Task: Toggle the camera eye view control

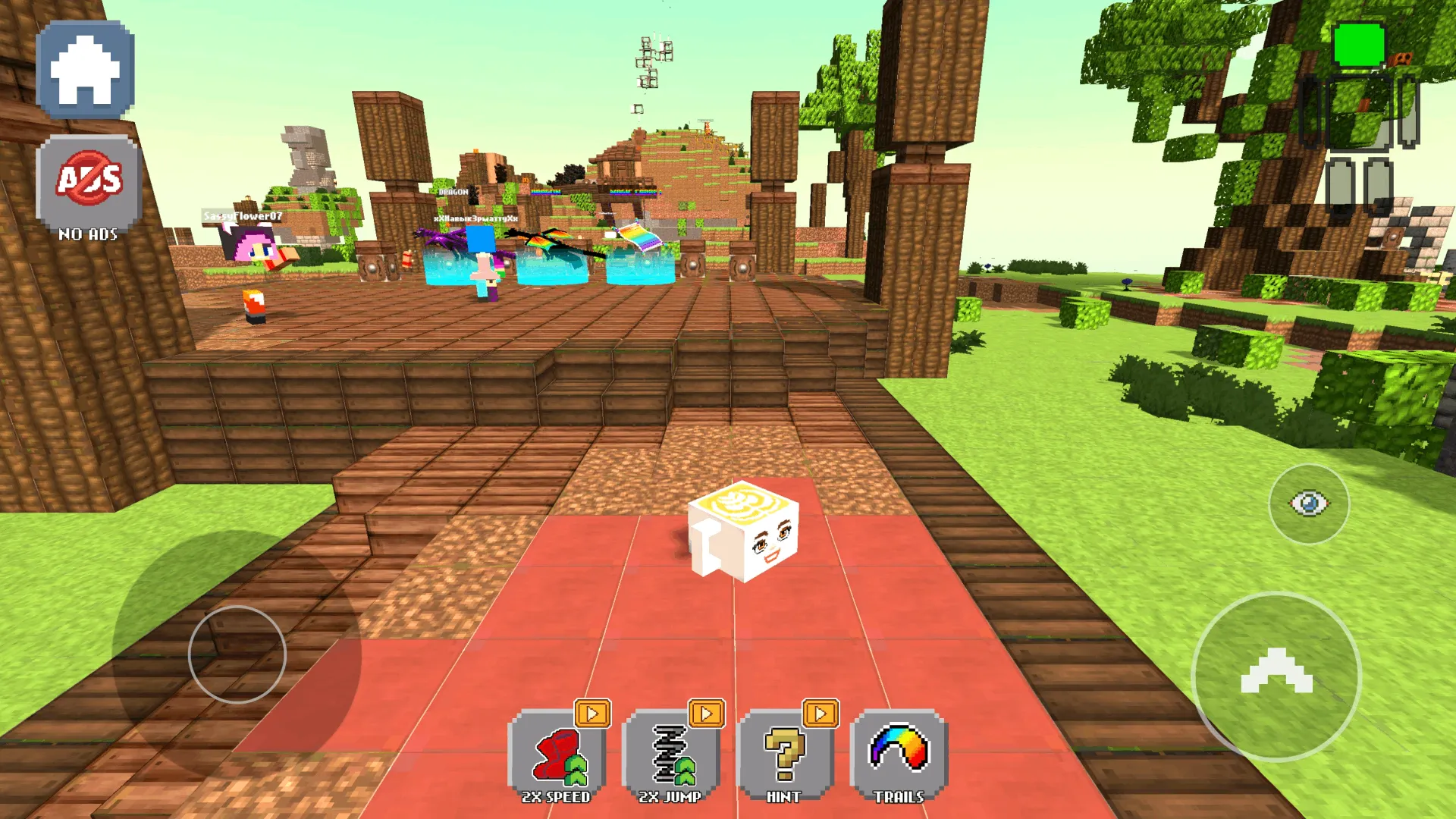Action: [x=1308, y=501]
